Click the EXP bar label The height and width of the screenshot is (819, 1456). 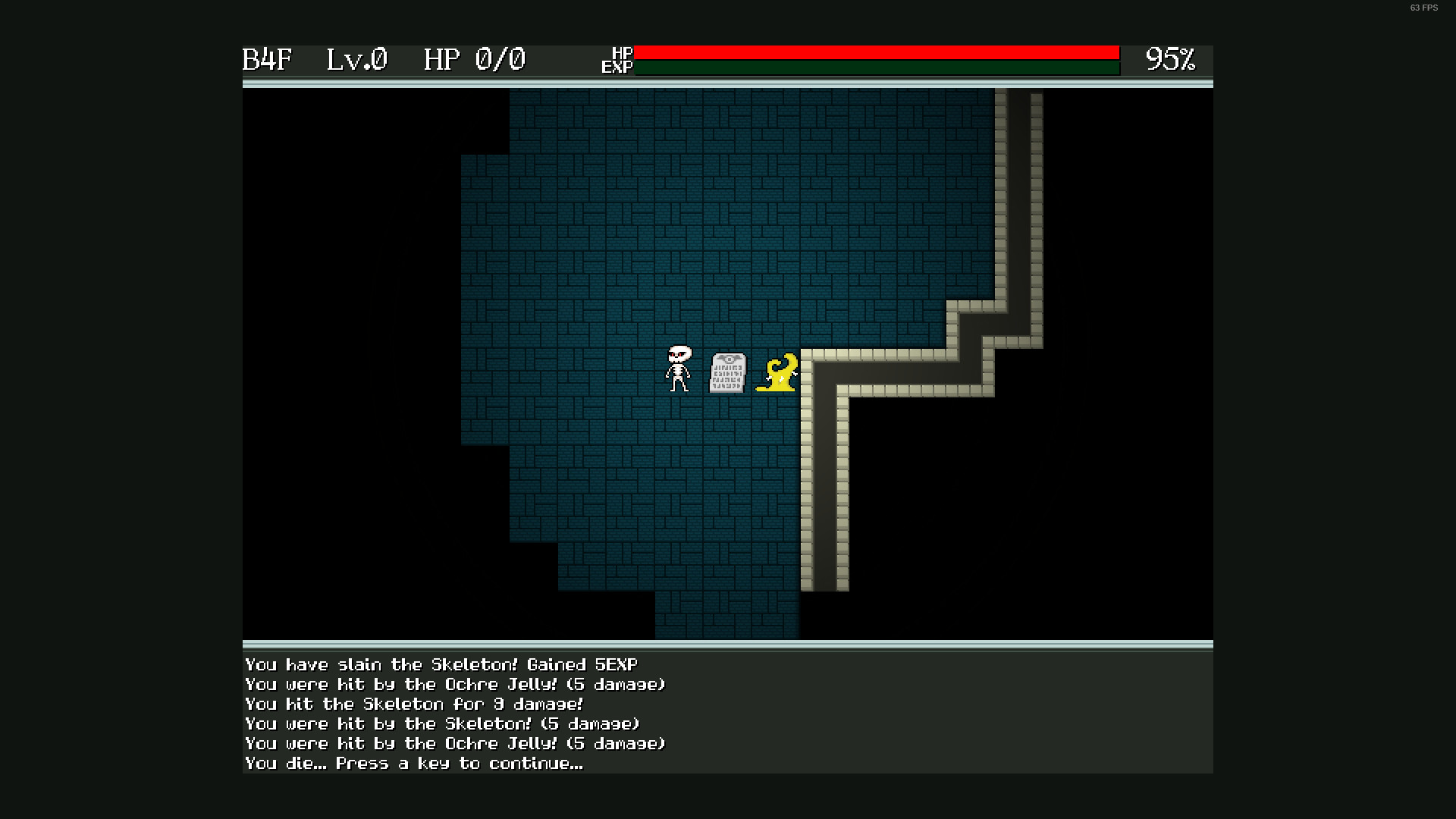click(x=616, y=68)
